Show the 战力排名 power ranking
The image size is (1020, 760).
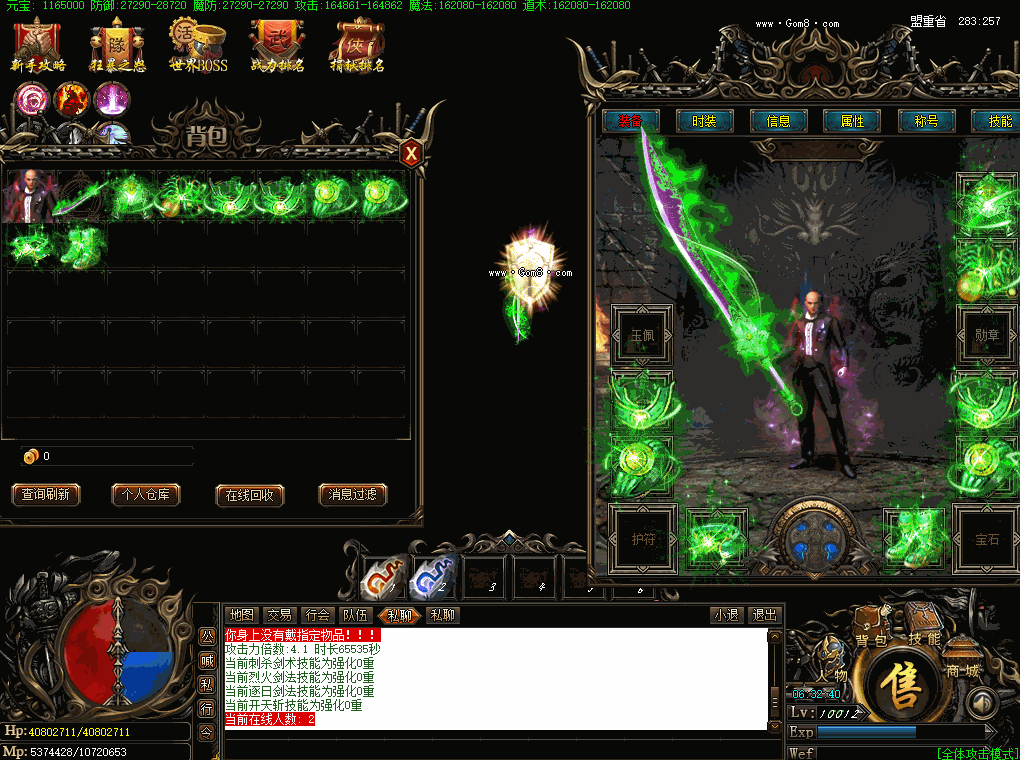click(277, 46)
